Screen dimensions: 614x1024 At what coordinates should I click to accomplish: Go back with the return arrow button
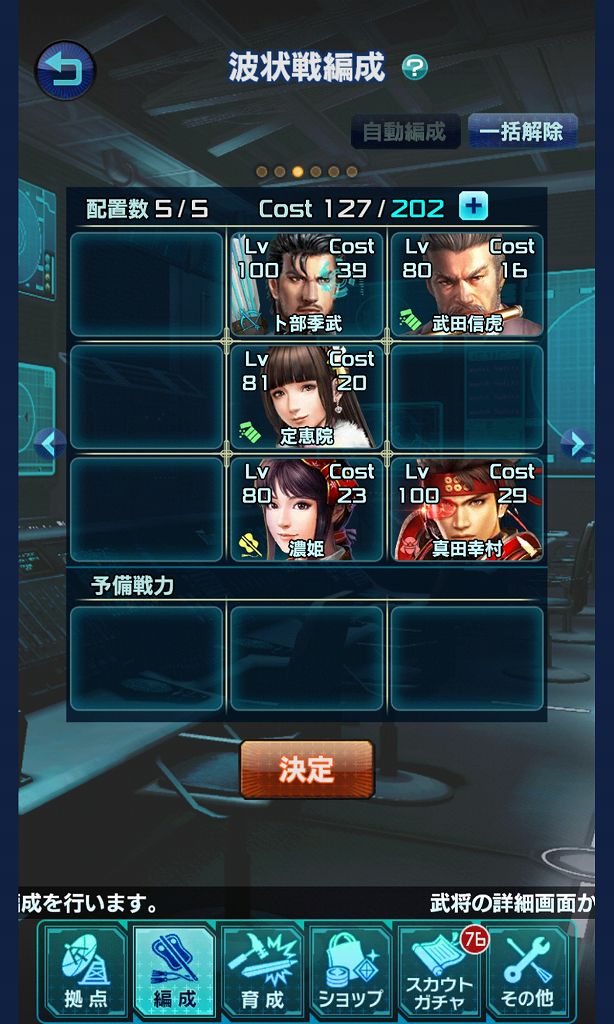click(66, 71)
